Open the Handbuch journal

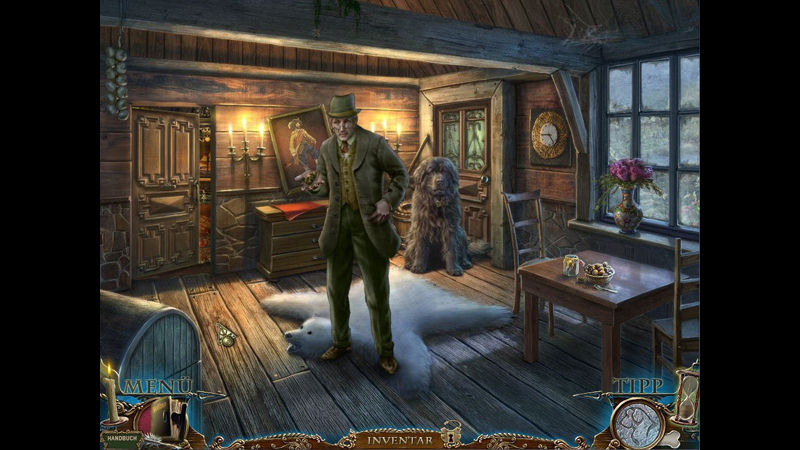(x=120, y=436)
